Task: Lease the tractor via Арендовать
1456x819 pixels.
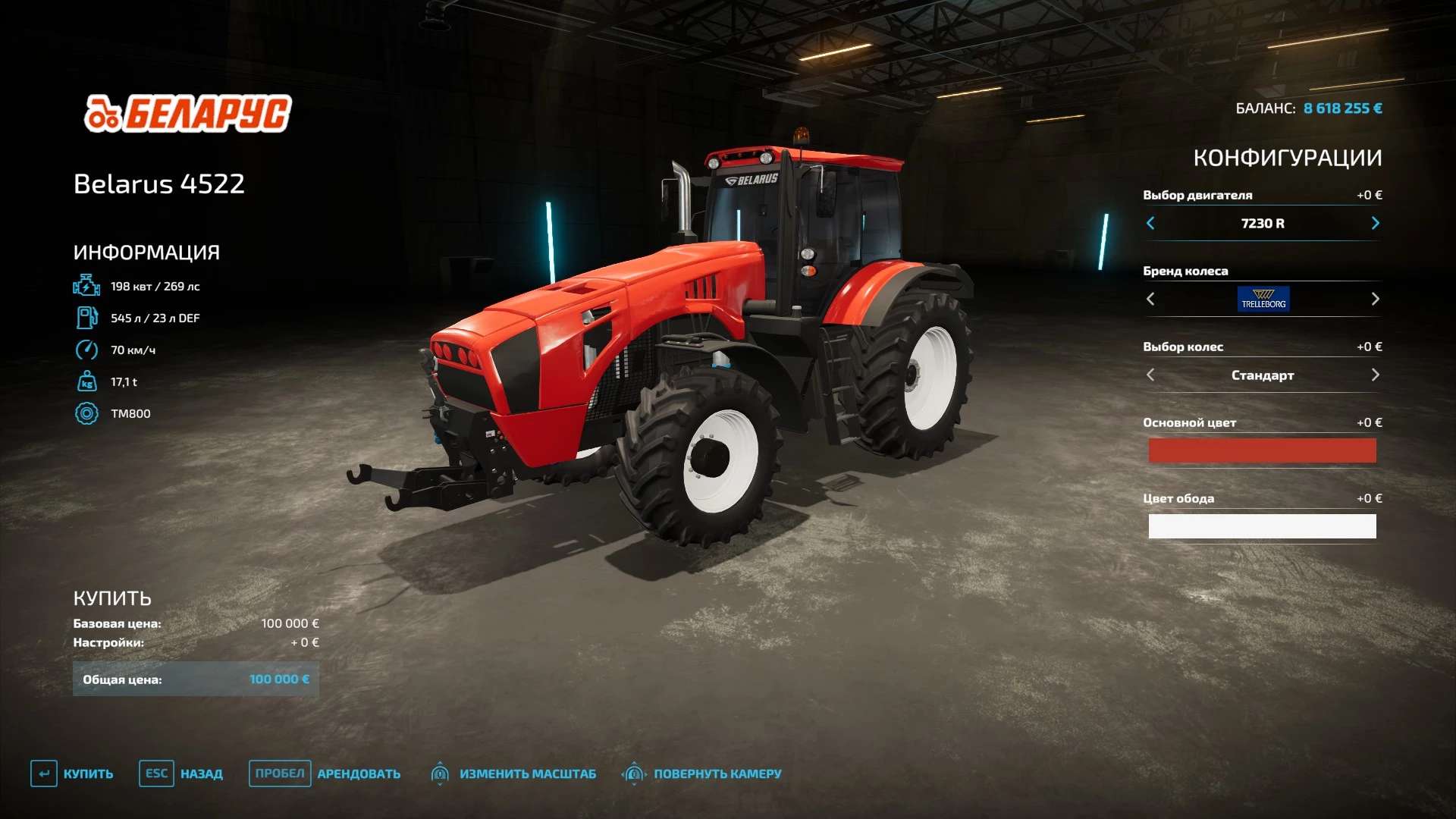Action: pos(325,773)
